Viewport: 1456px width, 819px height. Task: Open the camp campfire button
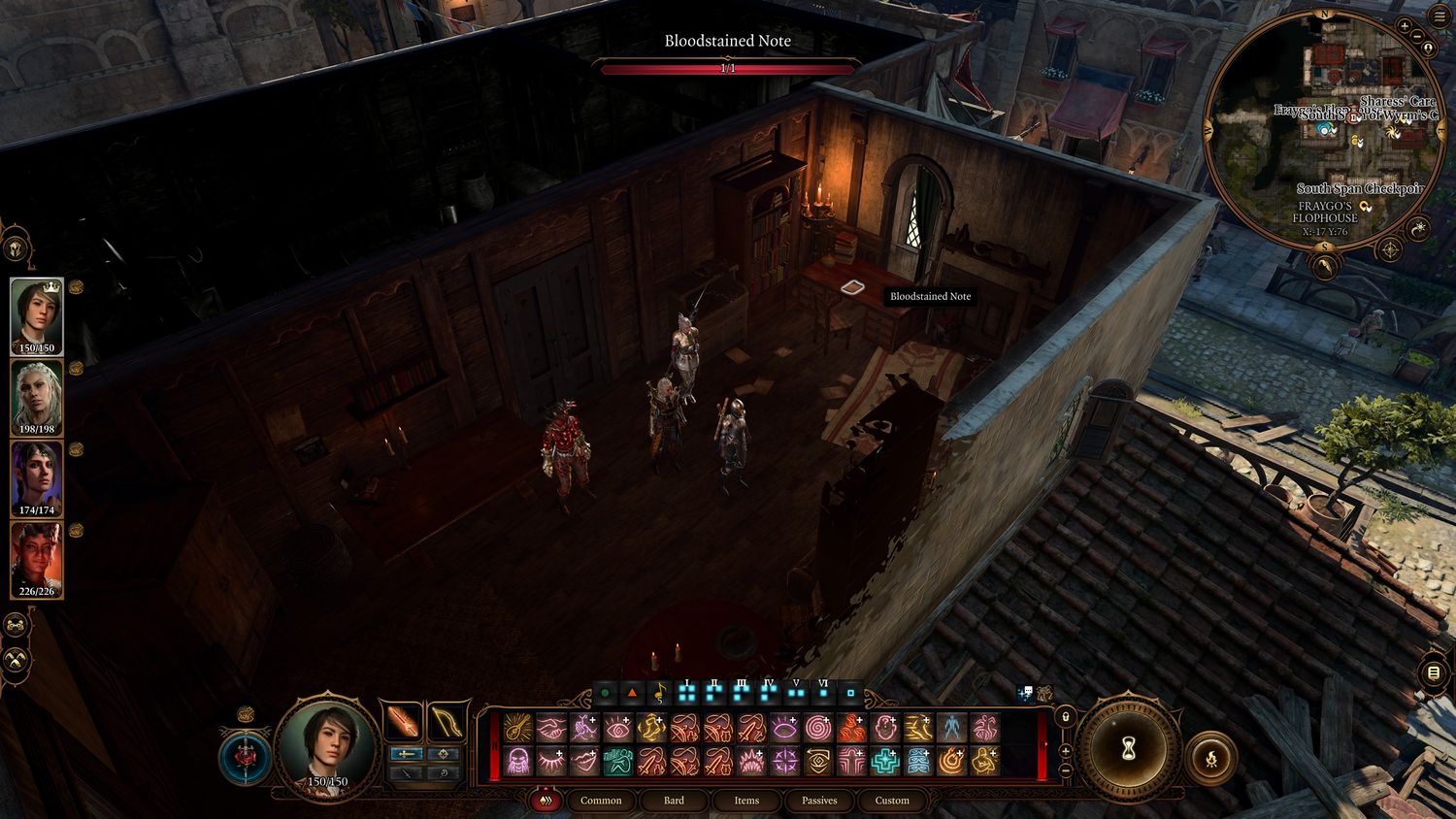(x=1211, y=759)
